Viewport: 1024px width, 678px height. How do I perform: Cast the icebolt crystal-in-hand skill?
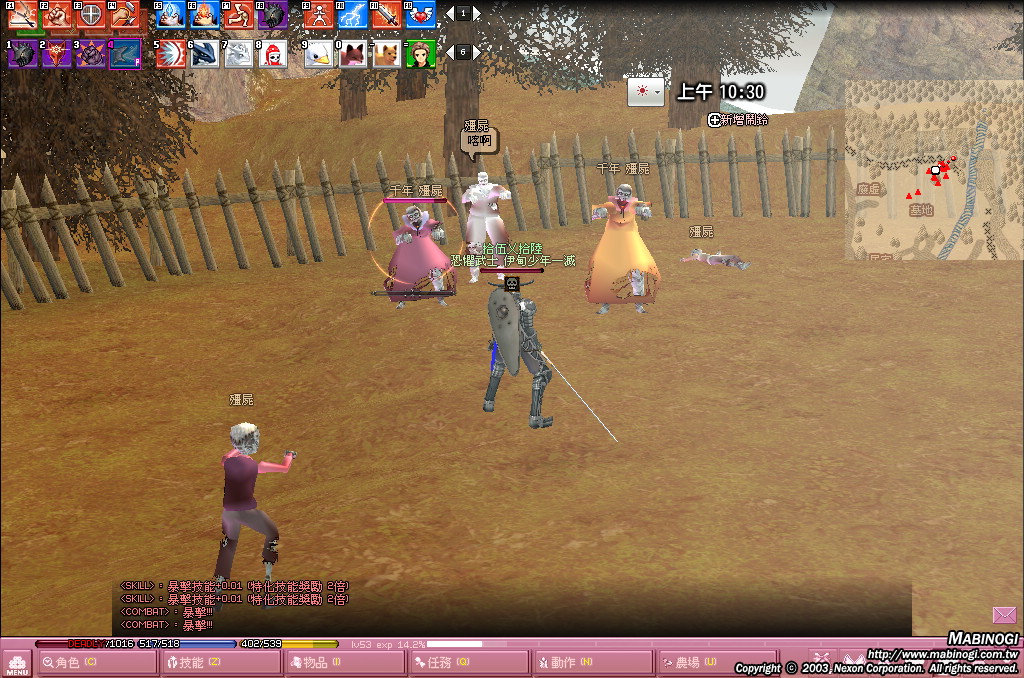point(171,15)
